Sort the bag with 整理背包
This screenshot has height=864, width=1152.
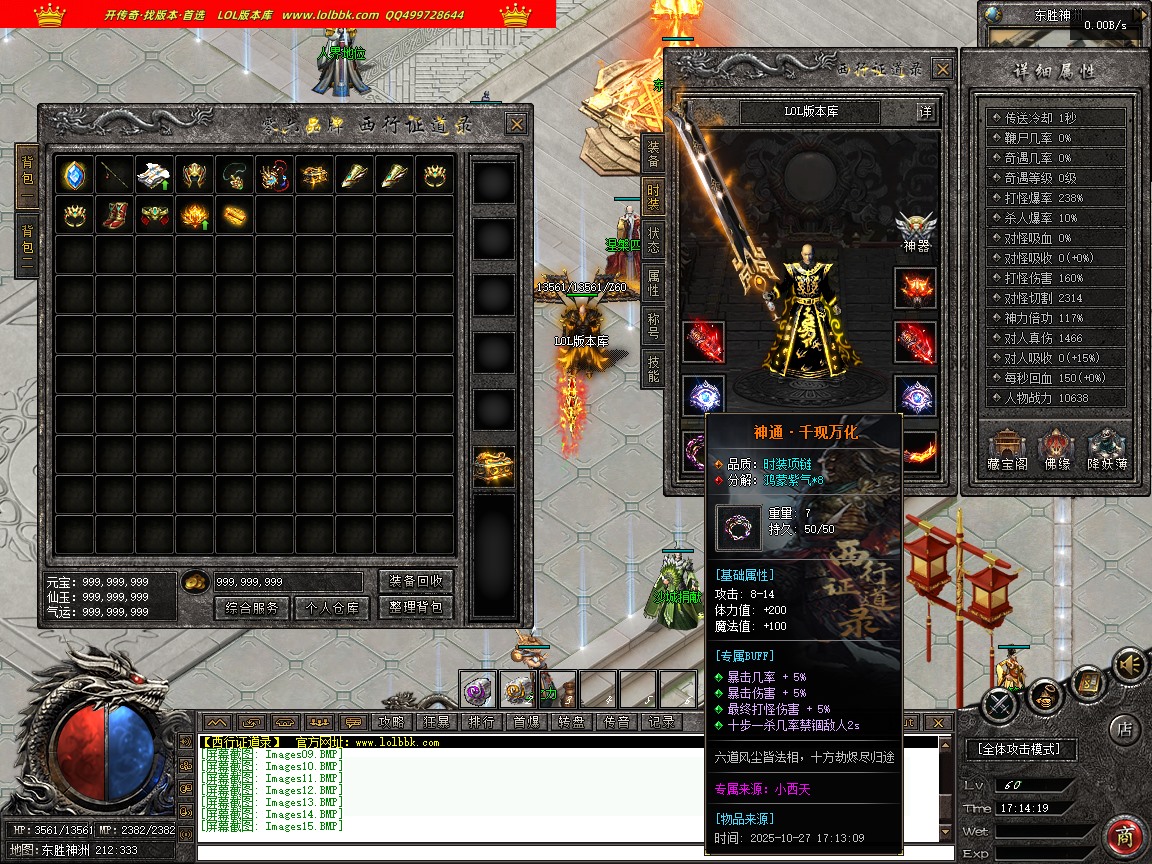tap(416, 607)
